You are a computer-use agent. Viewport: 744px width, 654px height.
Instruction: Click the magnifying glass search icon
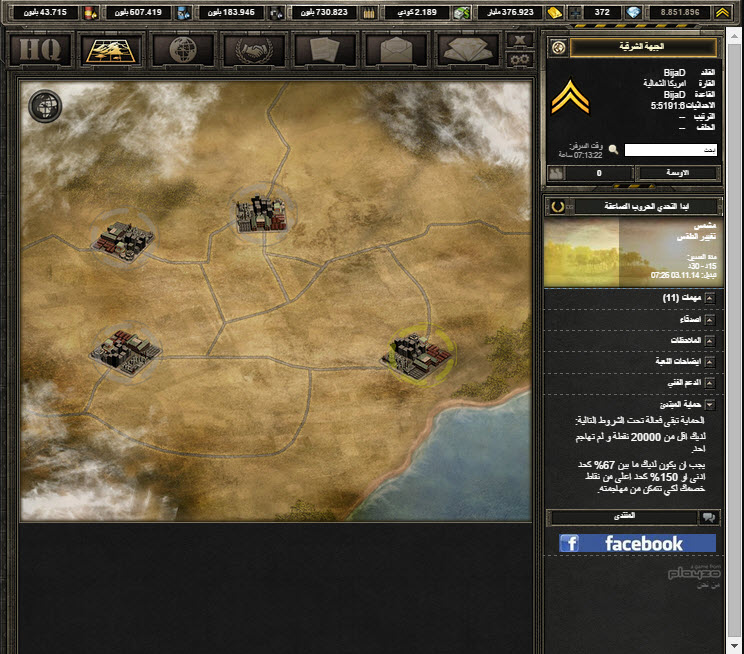pyautogui.click(x=614, y=150)
